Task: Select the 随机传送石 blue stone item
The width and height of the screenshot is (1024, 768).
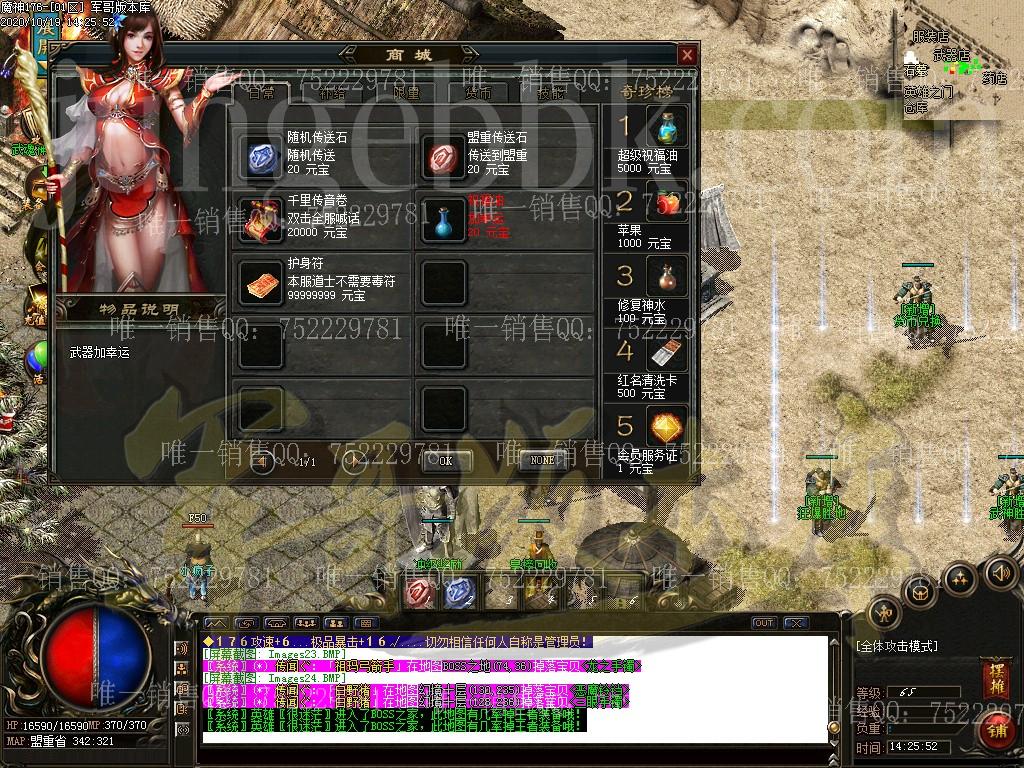Action: pos(261,156)
